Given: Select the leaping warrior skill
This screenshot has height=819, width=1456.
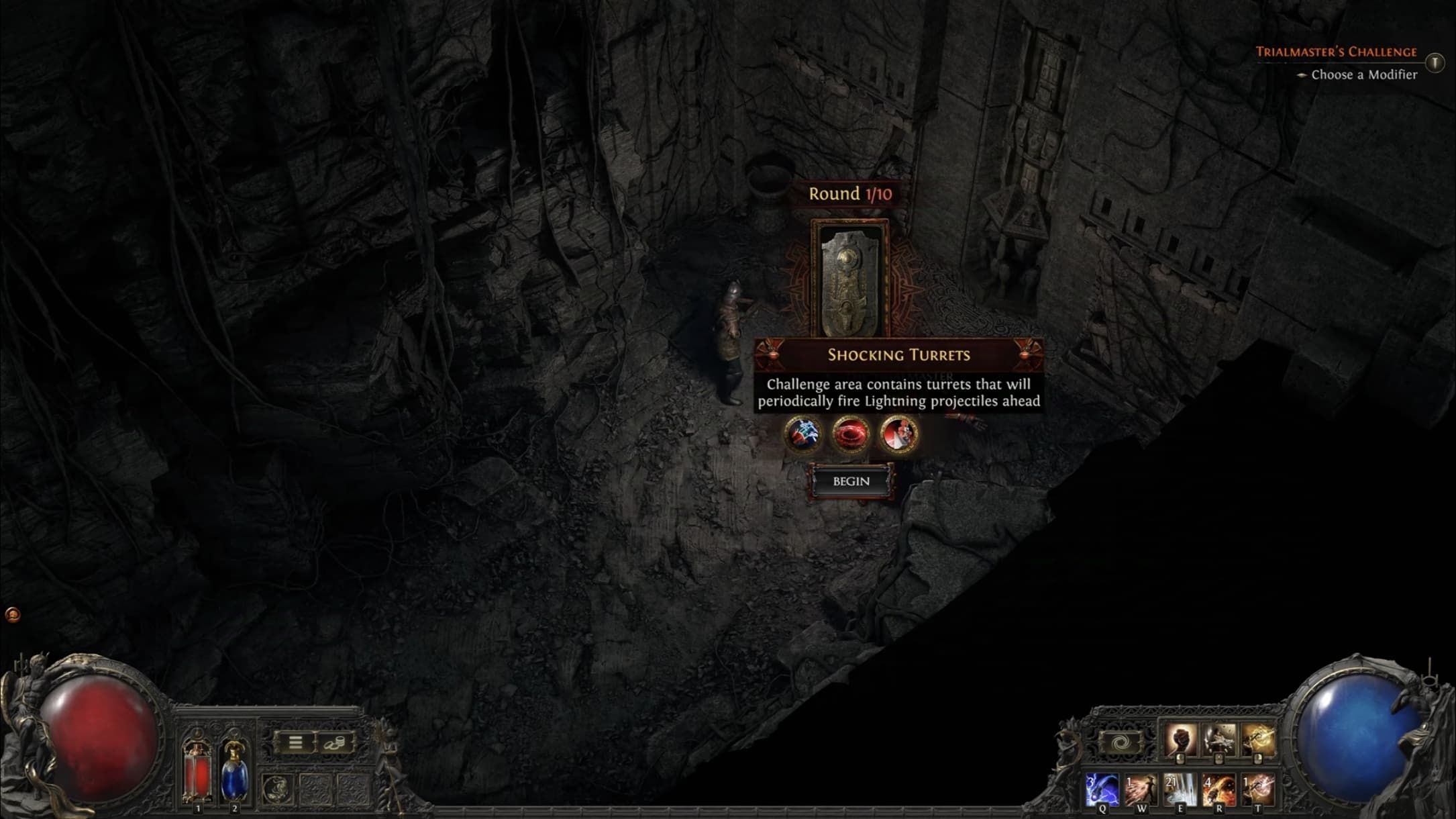Looking at the screenshot, I should tap(1218, 740).
